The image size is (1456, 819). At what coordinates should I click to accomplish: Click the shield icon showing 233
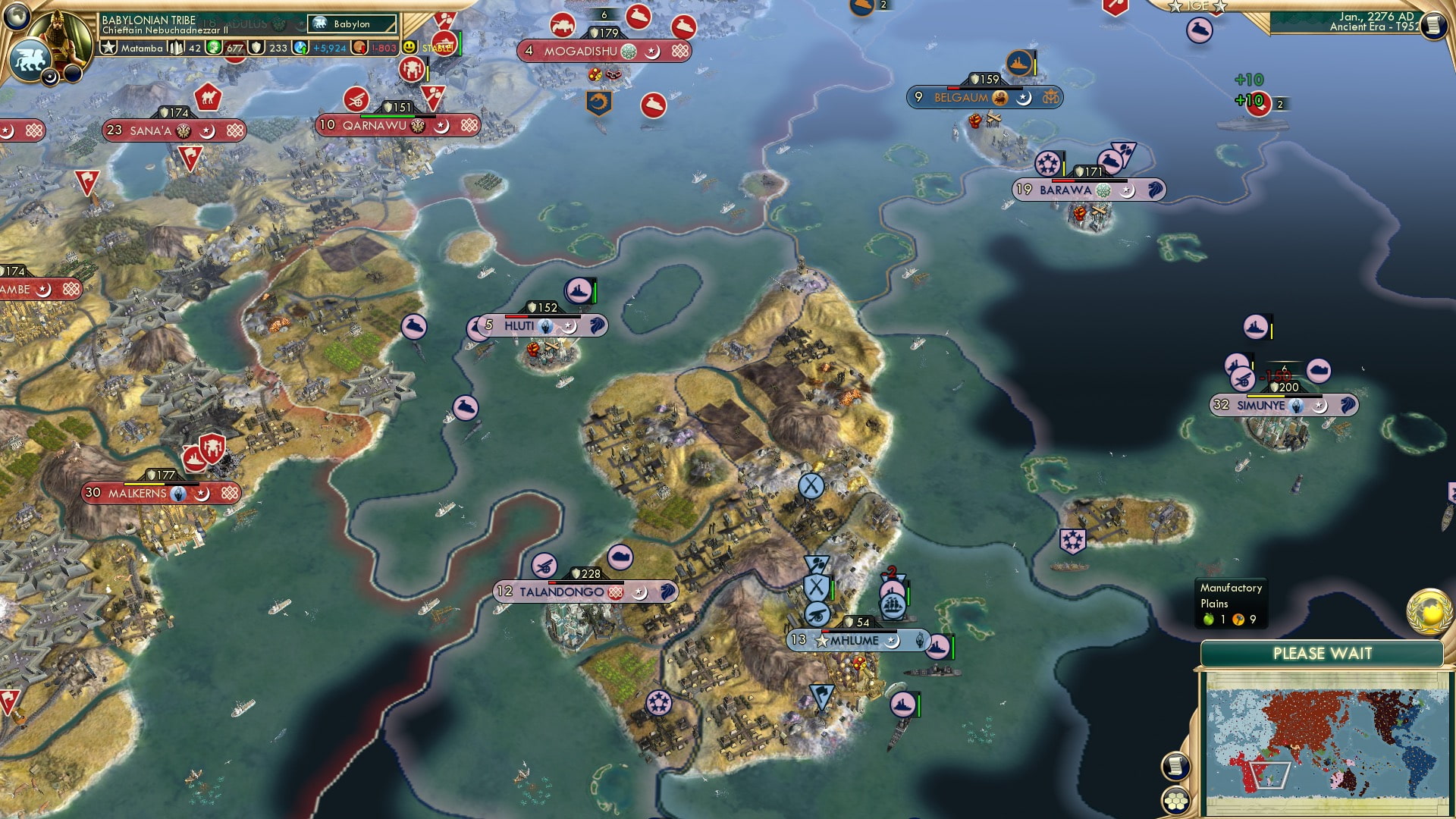(x=257, y=49)
